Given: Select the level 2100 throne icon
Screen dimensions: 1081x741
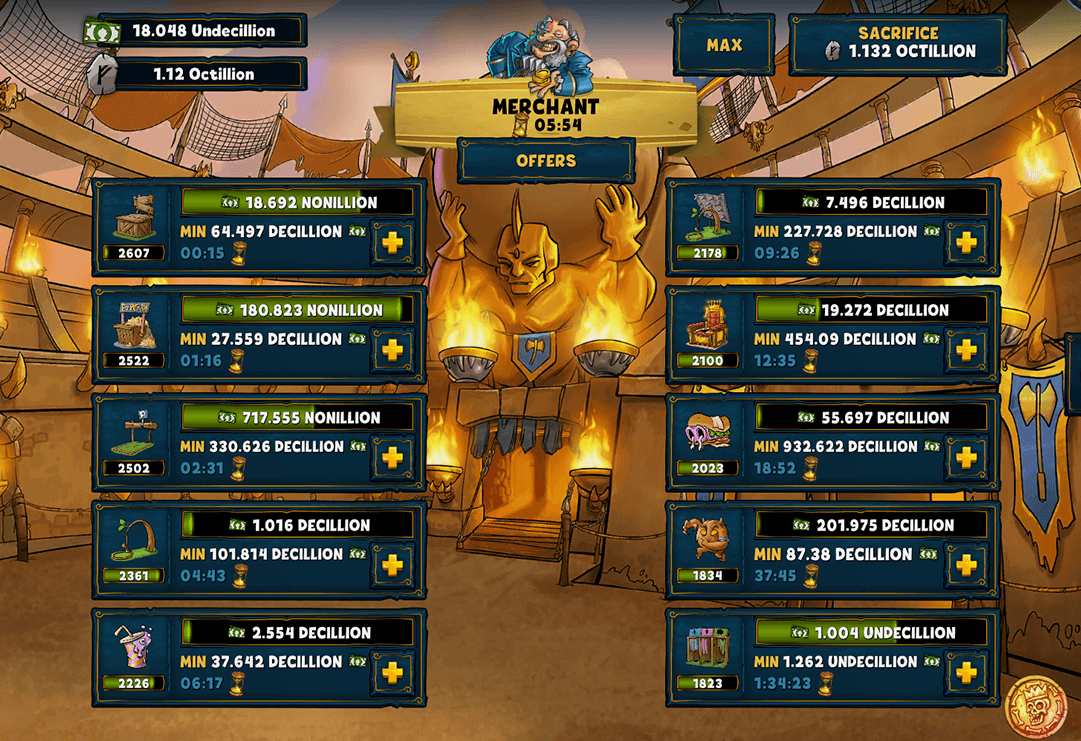Looking at the screenshot, I should coord(707,327).
